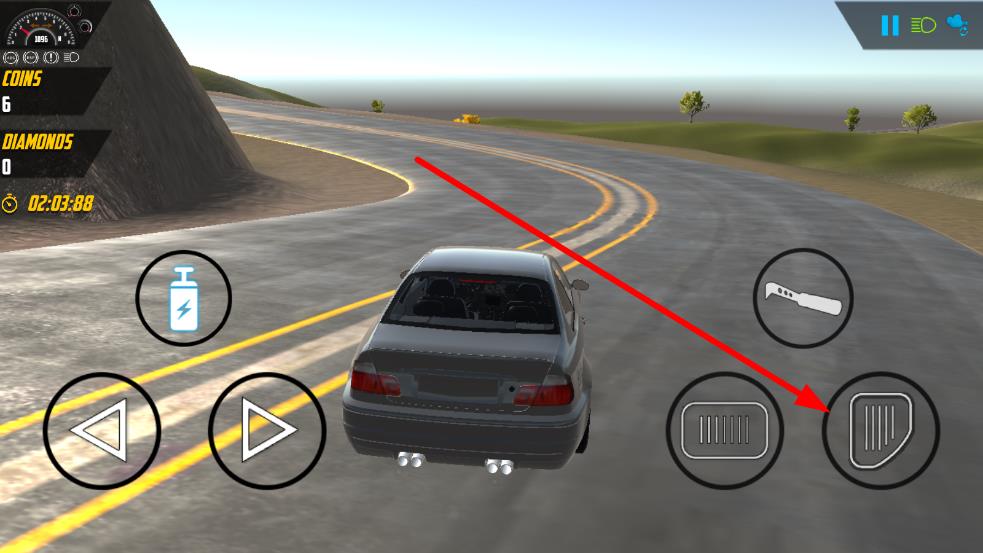Activate the nitro boost bottle

[x=184, y=298]
